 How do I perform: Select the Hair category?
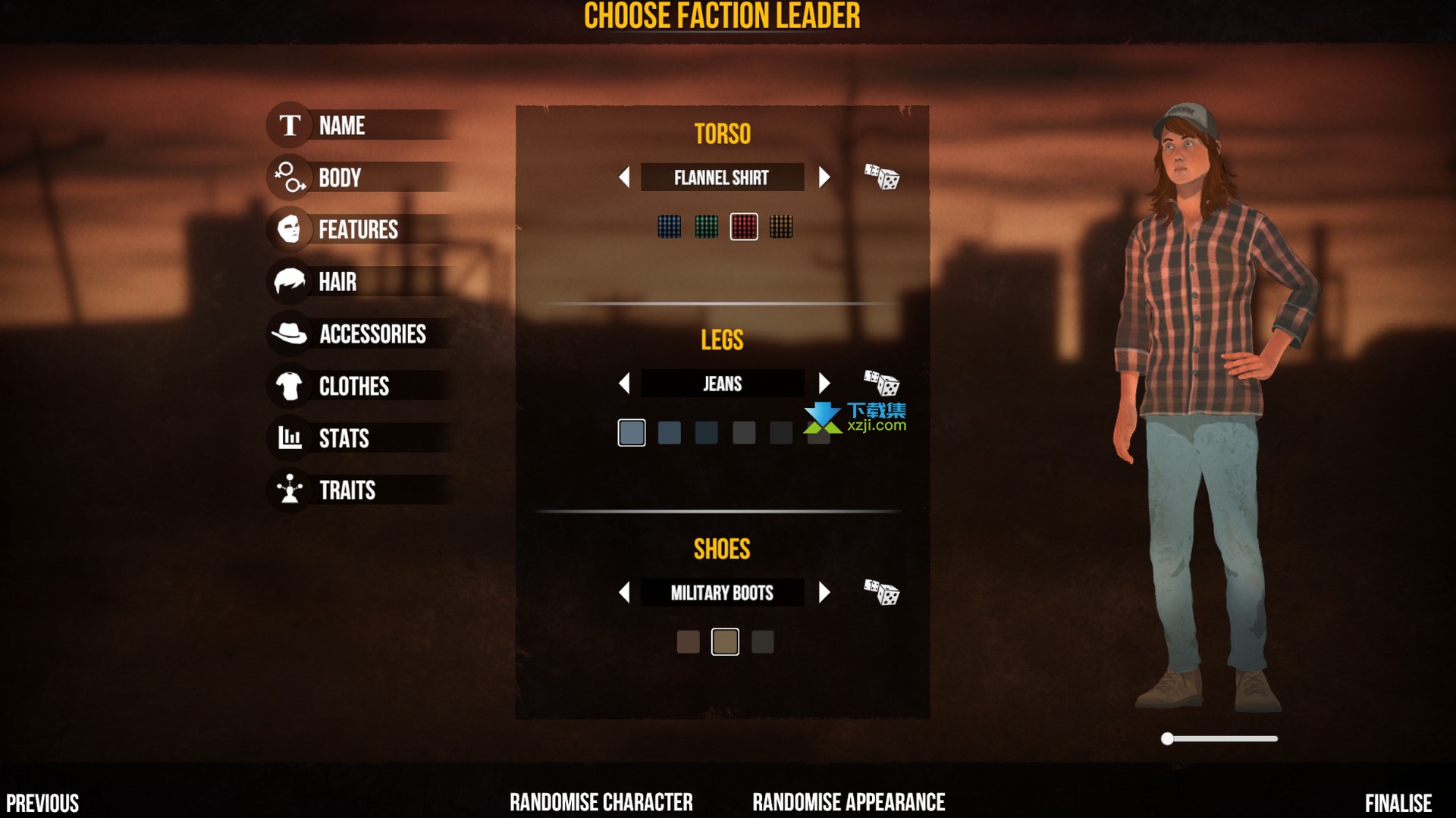[x=337, y=282]
